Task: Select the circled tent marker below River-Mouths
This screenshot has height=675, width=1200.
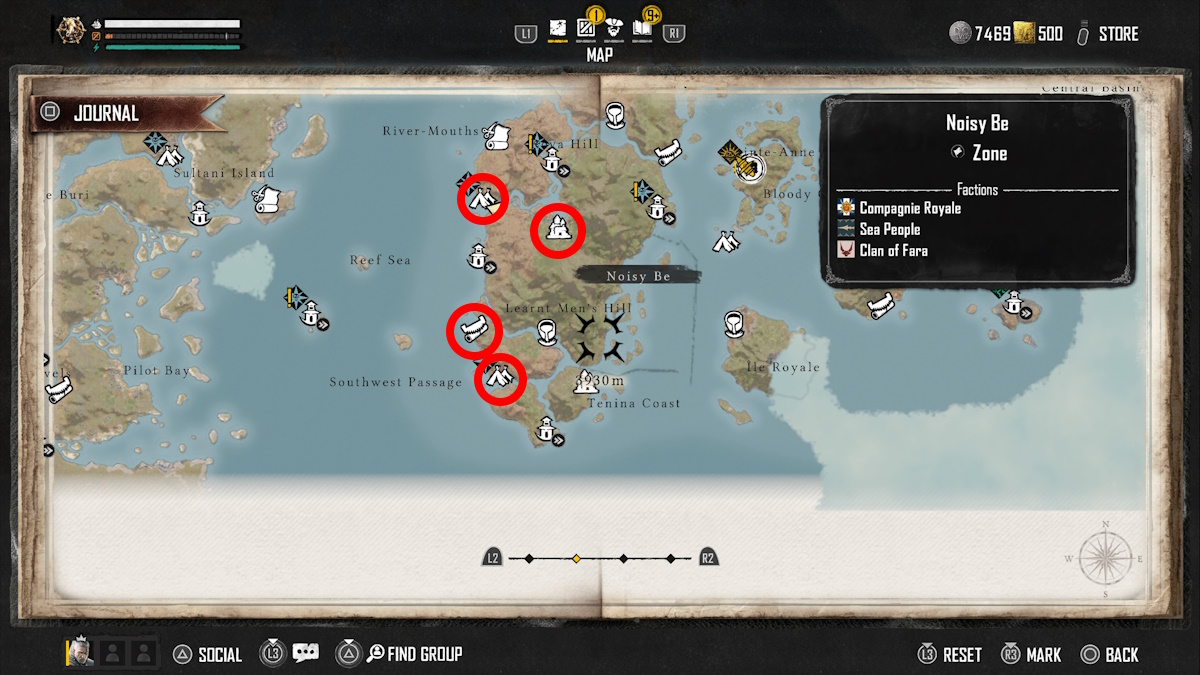Action: (483, 200)
